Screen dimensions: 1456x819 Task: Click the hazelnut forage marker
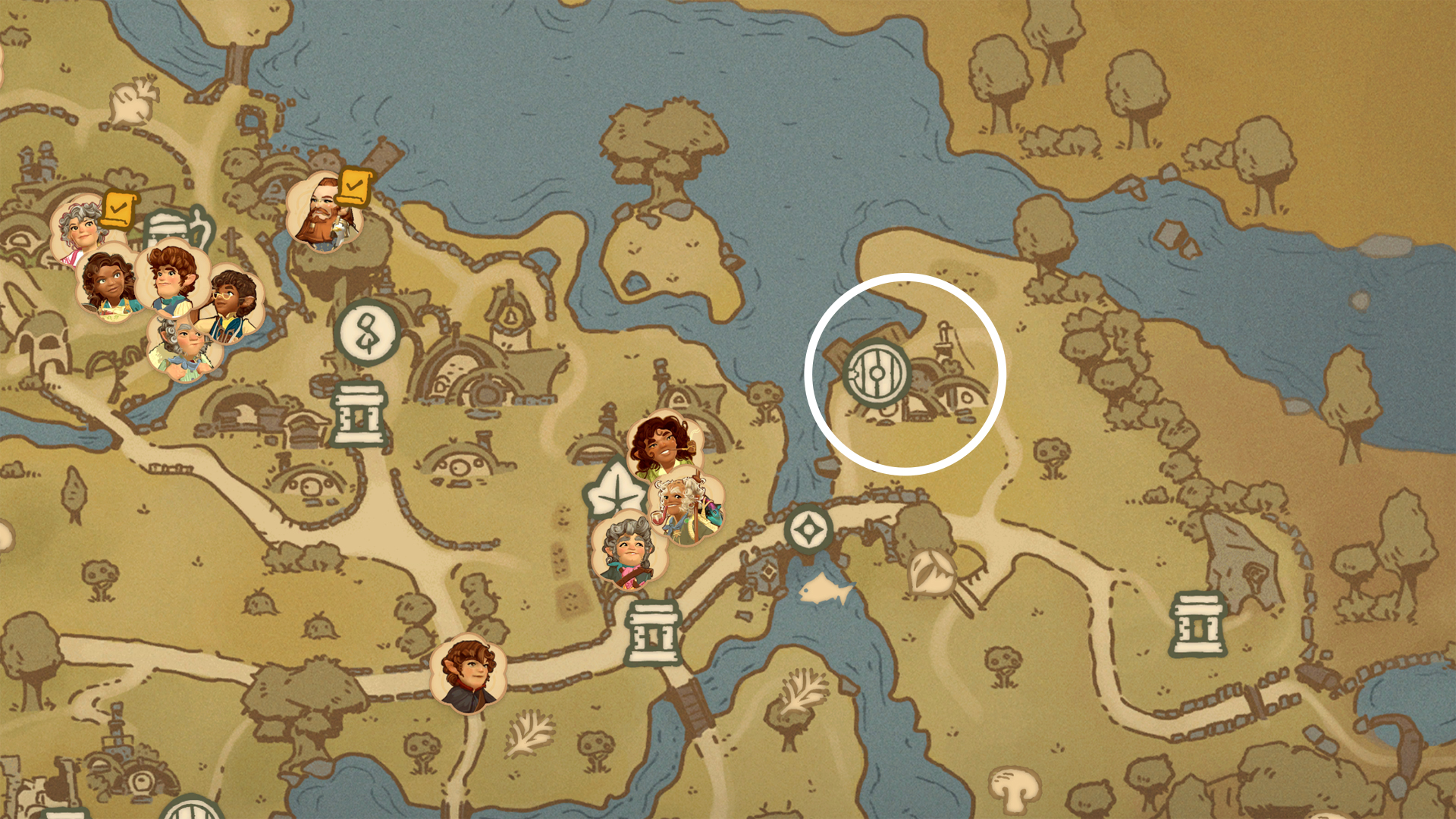pos(933,573)
